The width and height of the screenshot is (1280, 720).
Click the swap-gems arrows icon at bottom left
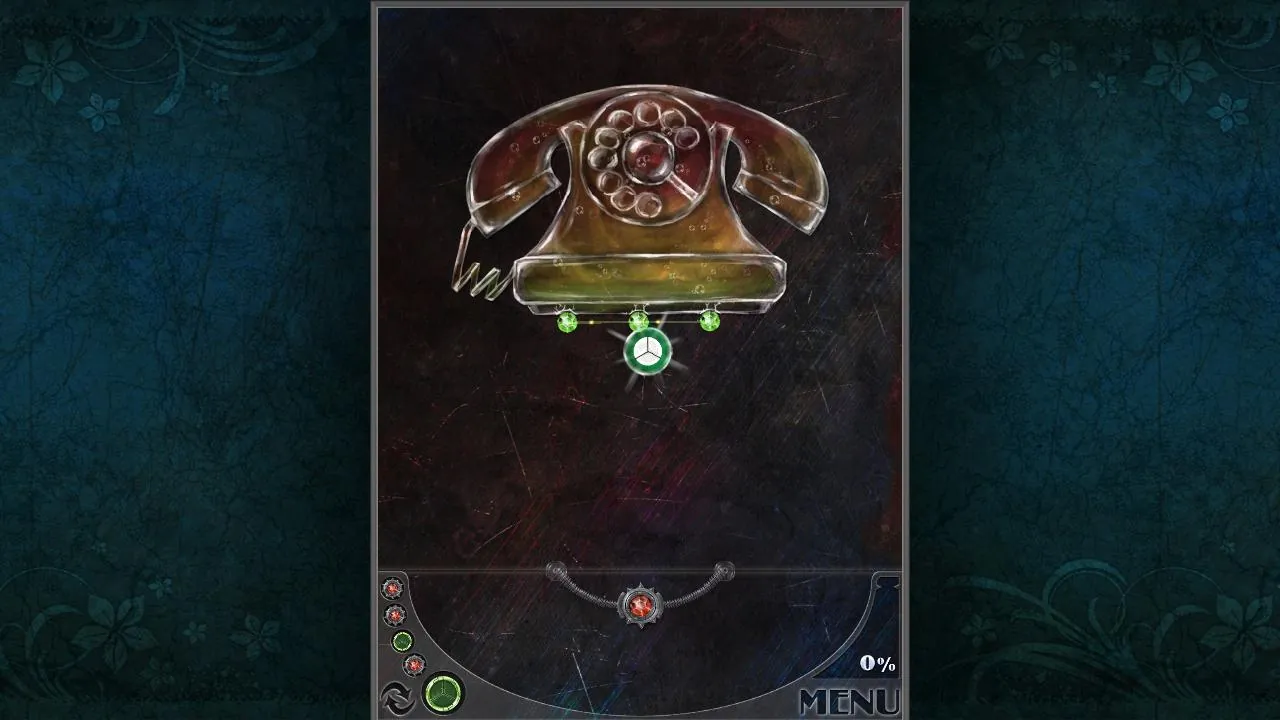[398, 698]
